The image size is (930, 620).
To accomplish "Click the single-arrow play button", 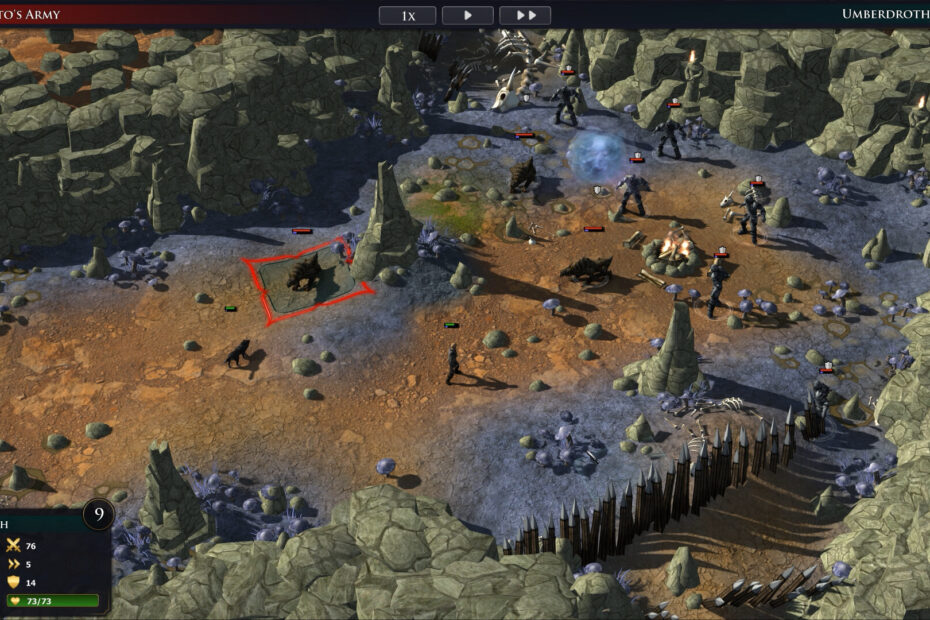I will pos(467,16).
